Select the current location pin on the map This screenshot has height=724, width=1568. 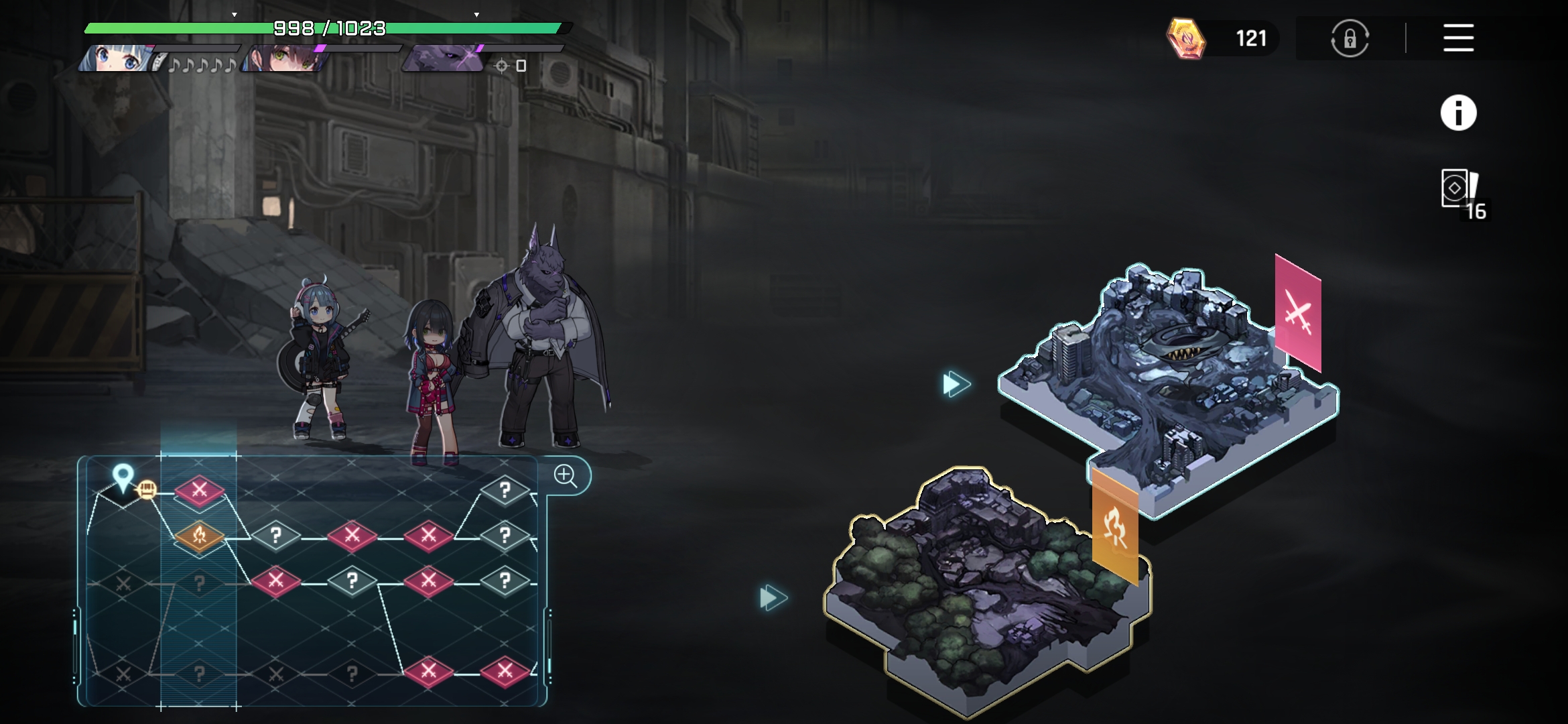[123, 479]
